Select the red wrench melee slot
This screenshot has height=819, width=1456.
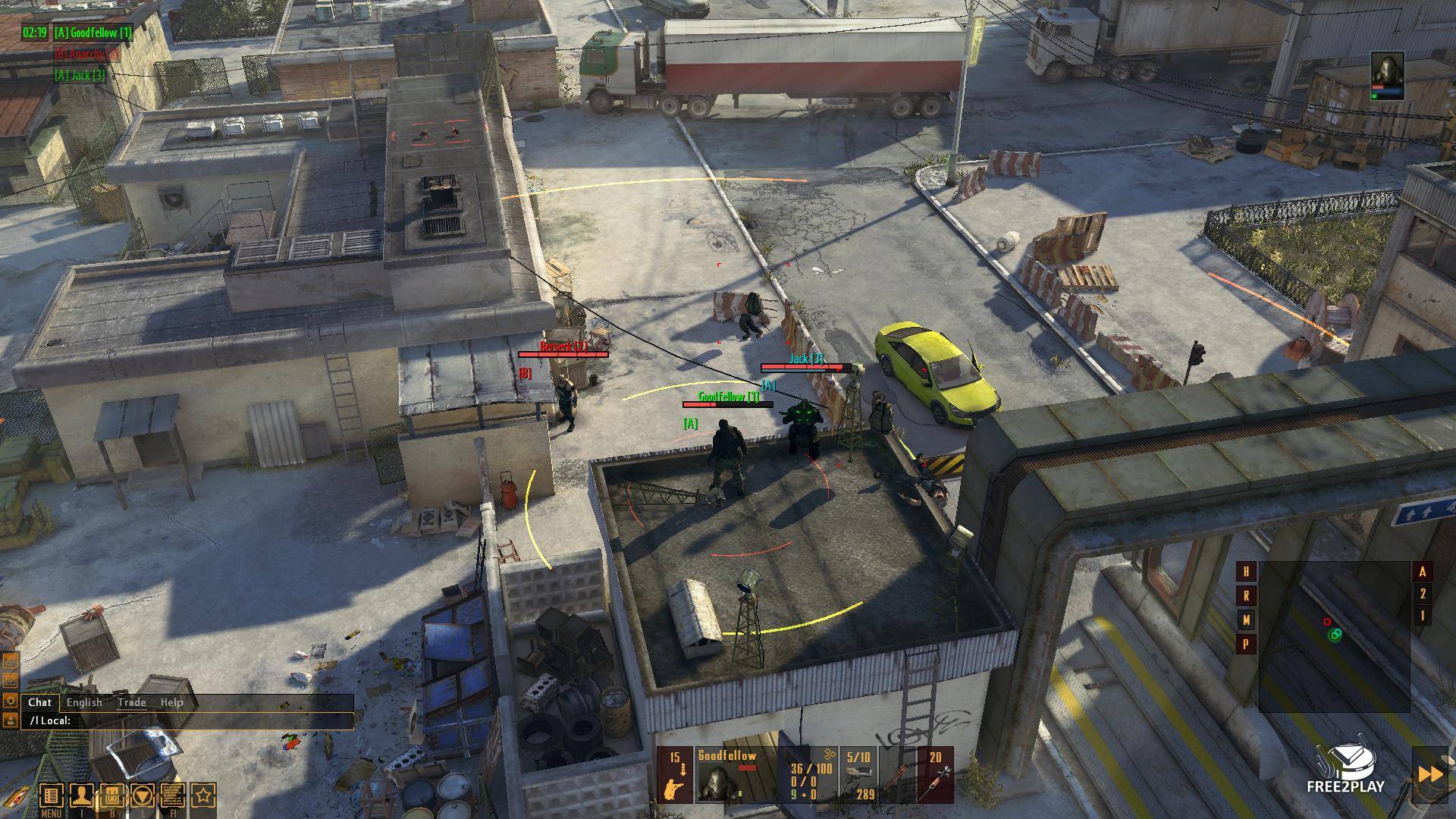(897, 775)
